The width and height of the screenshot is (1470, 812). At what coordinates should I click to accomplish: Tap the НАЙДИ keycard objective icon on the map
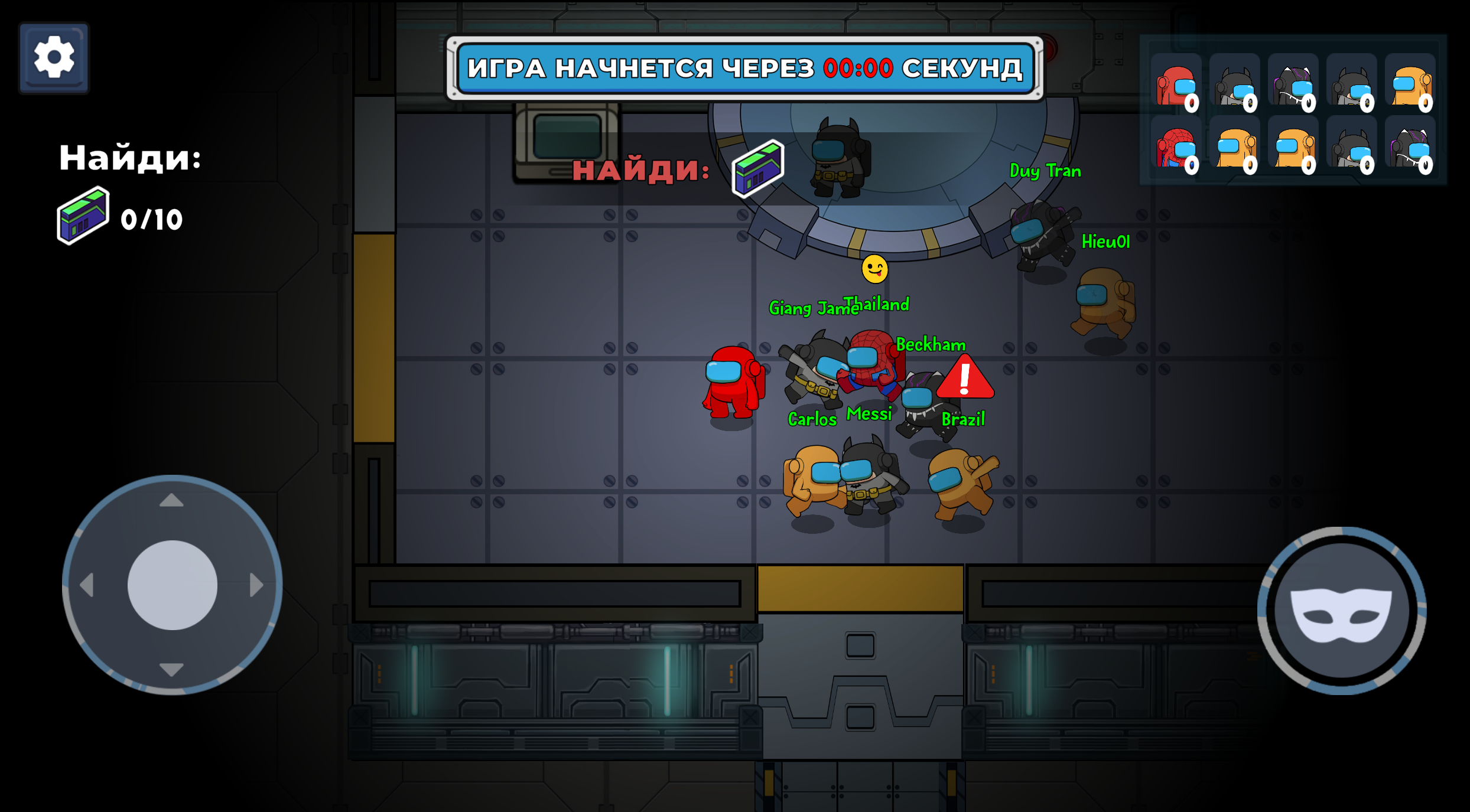757,171
